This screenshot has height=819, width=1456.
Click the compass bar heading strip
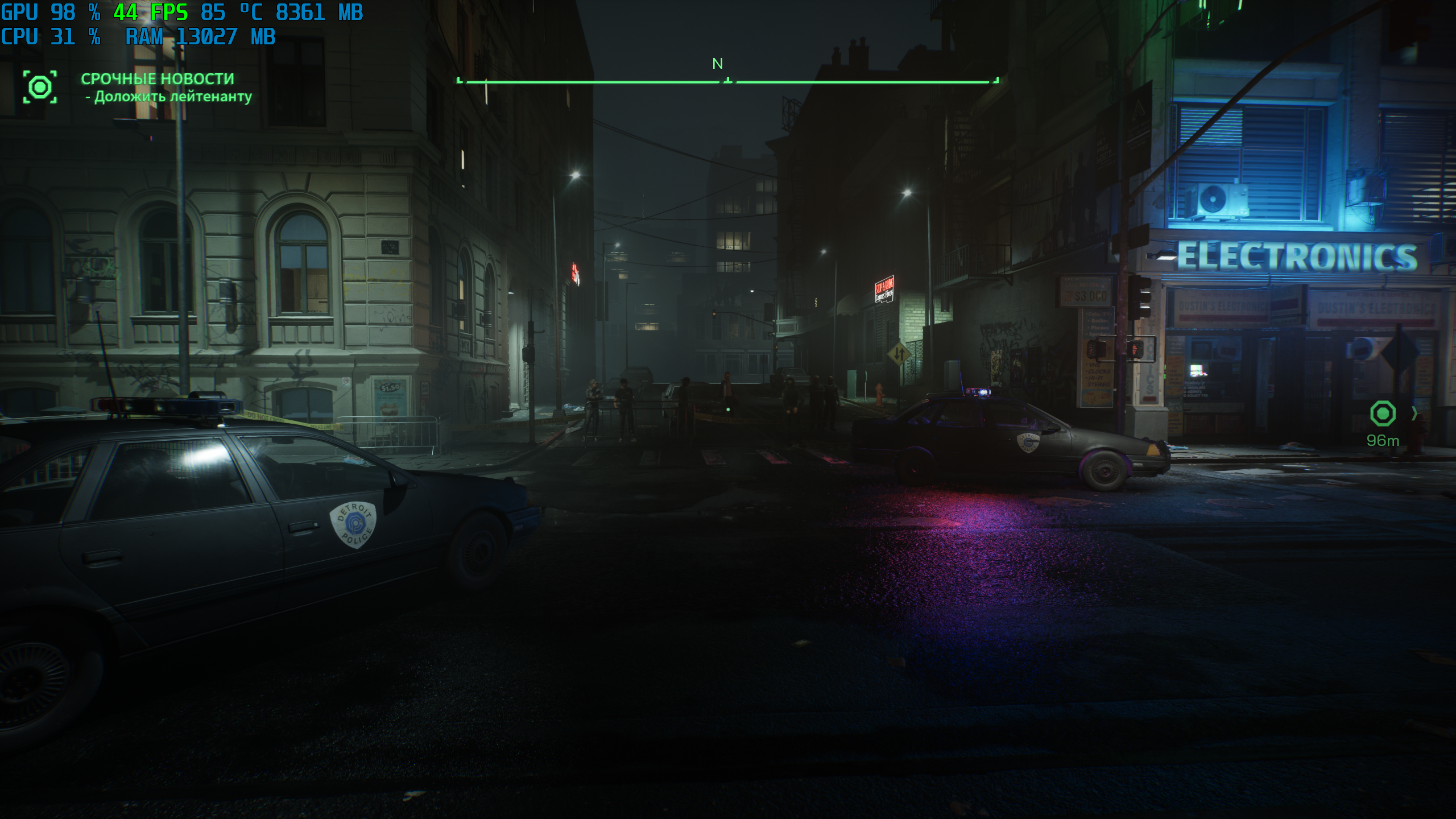point(727,82)
